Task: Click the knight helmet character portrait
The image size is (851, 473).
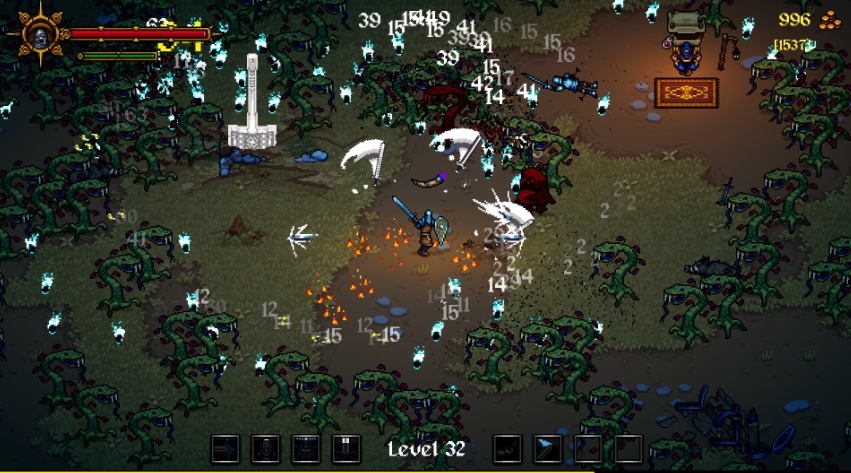Action: tap(39, 37)
